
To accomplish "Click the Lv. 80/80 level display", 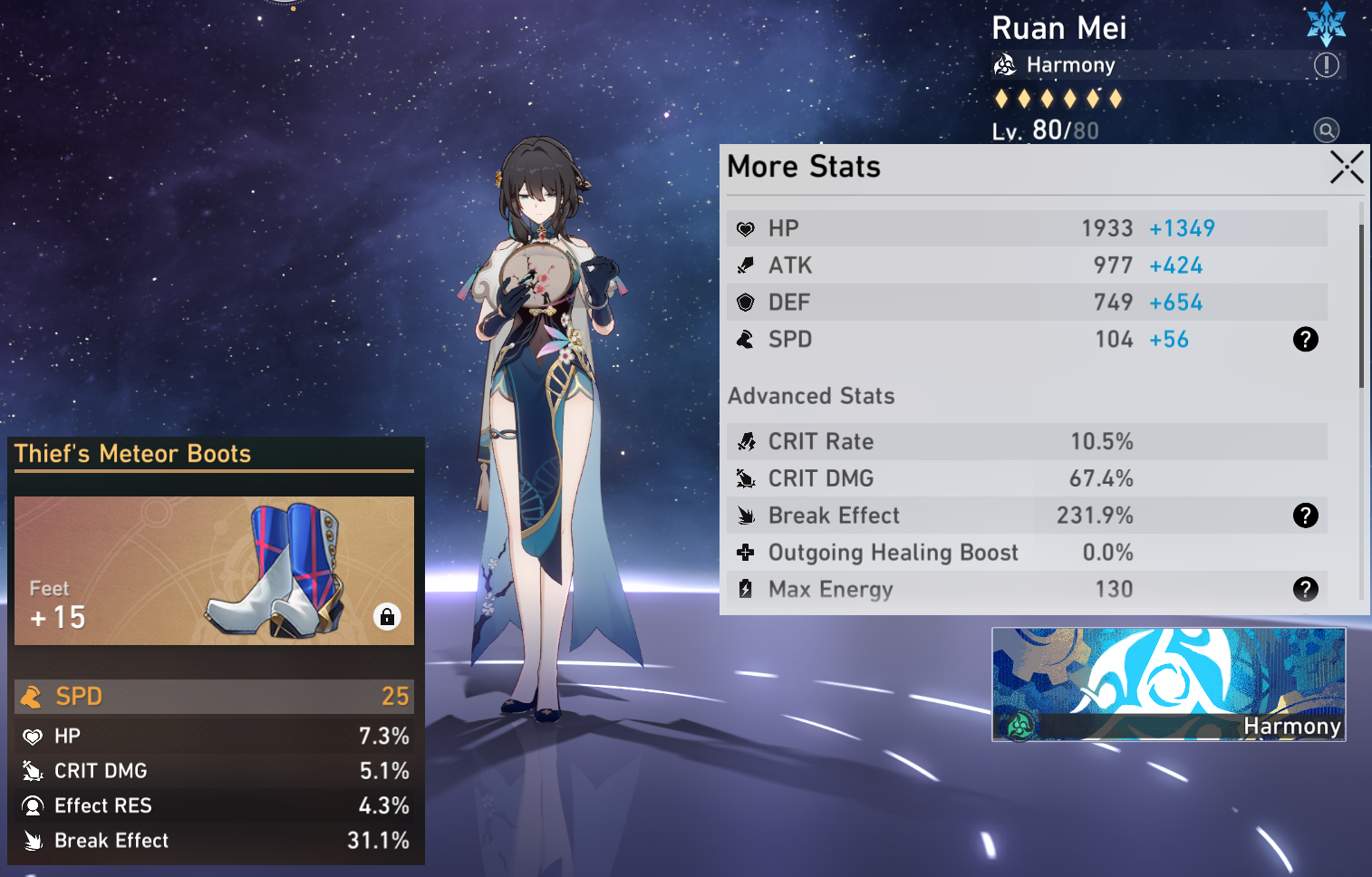I will (x=1045, y=130).
